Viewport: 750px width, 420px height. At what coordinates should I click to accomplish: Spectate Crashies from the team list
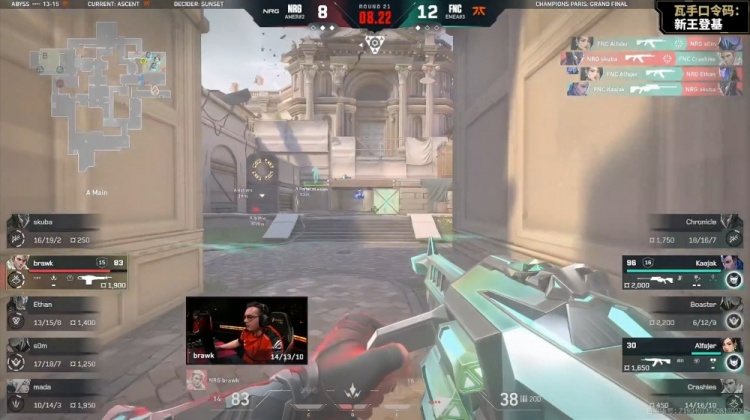click(695, 394)
